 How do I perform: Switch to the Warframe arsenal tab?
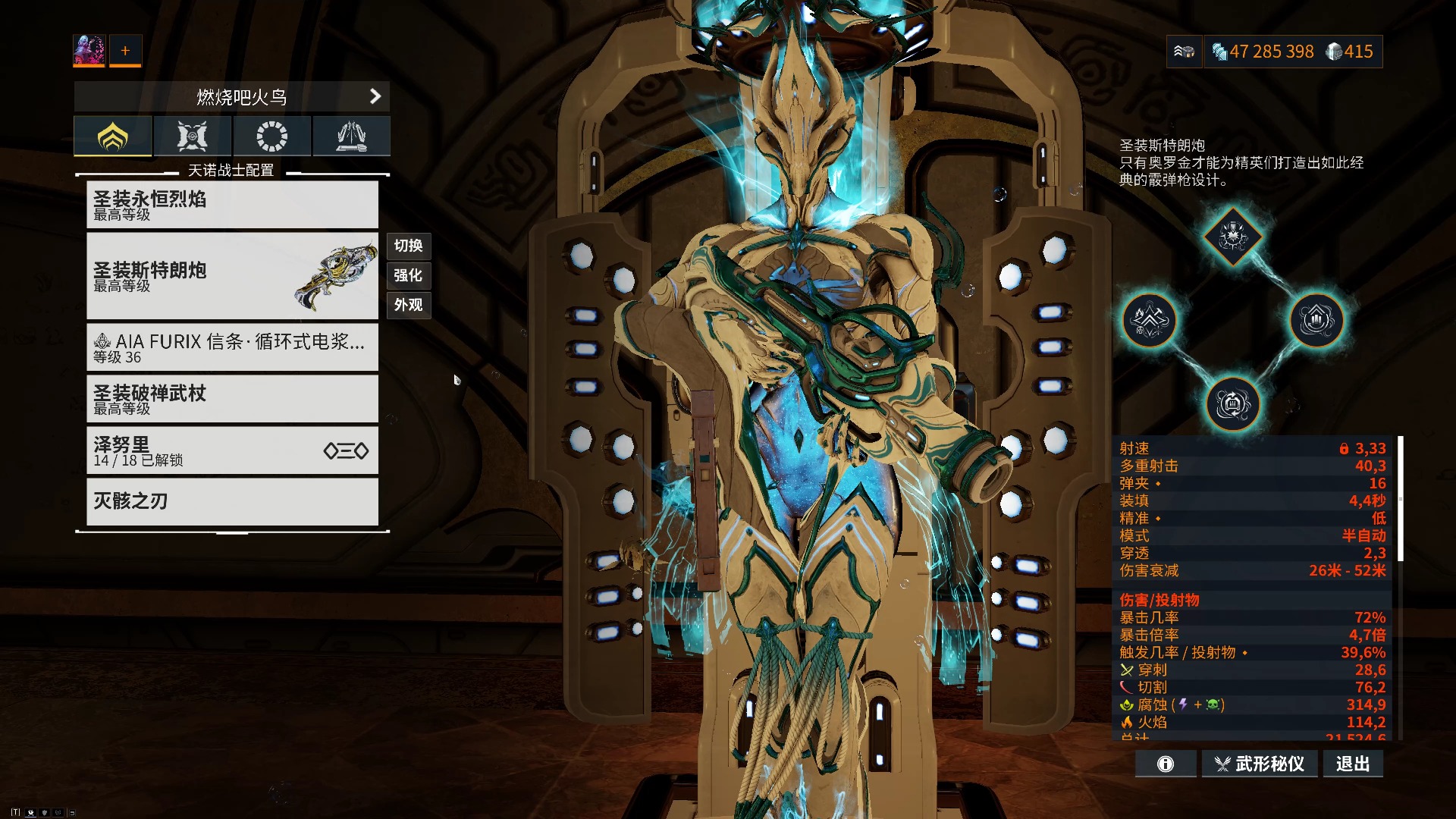113,136
